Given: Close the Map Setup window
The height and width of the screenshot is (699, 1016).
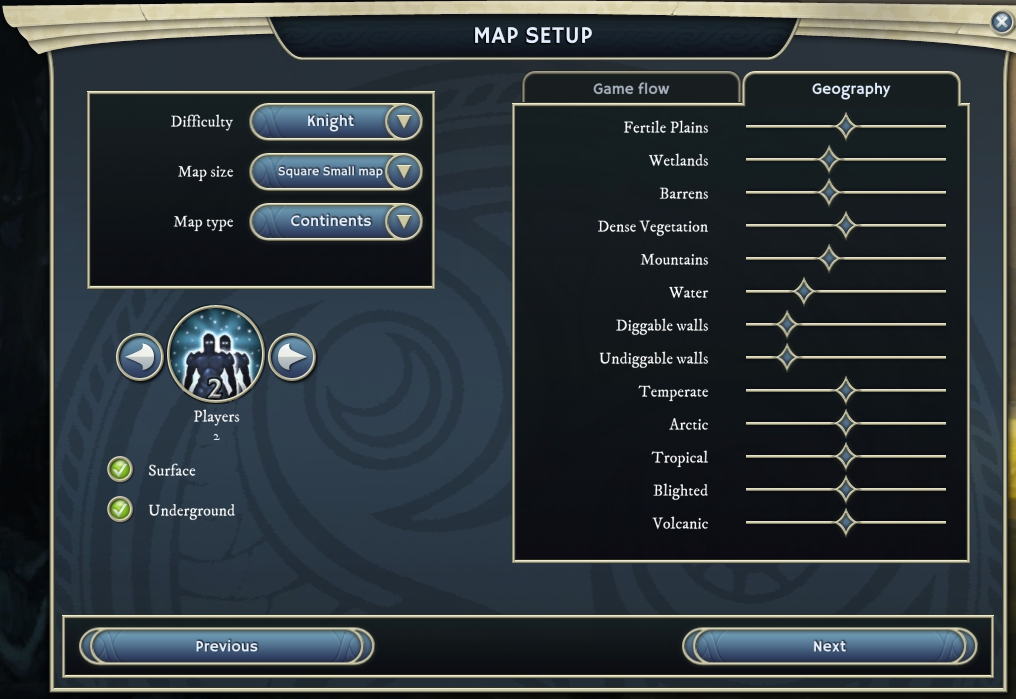Looking at the screenshot, I should 1001,22.
